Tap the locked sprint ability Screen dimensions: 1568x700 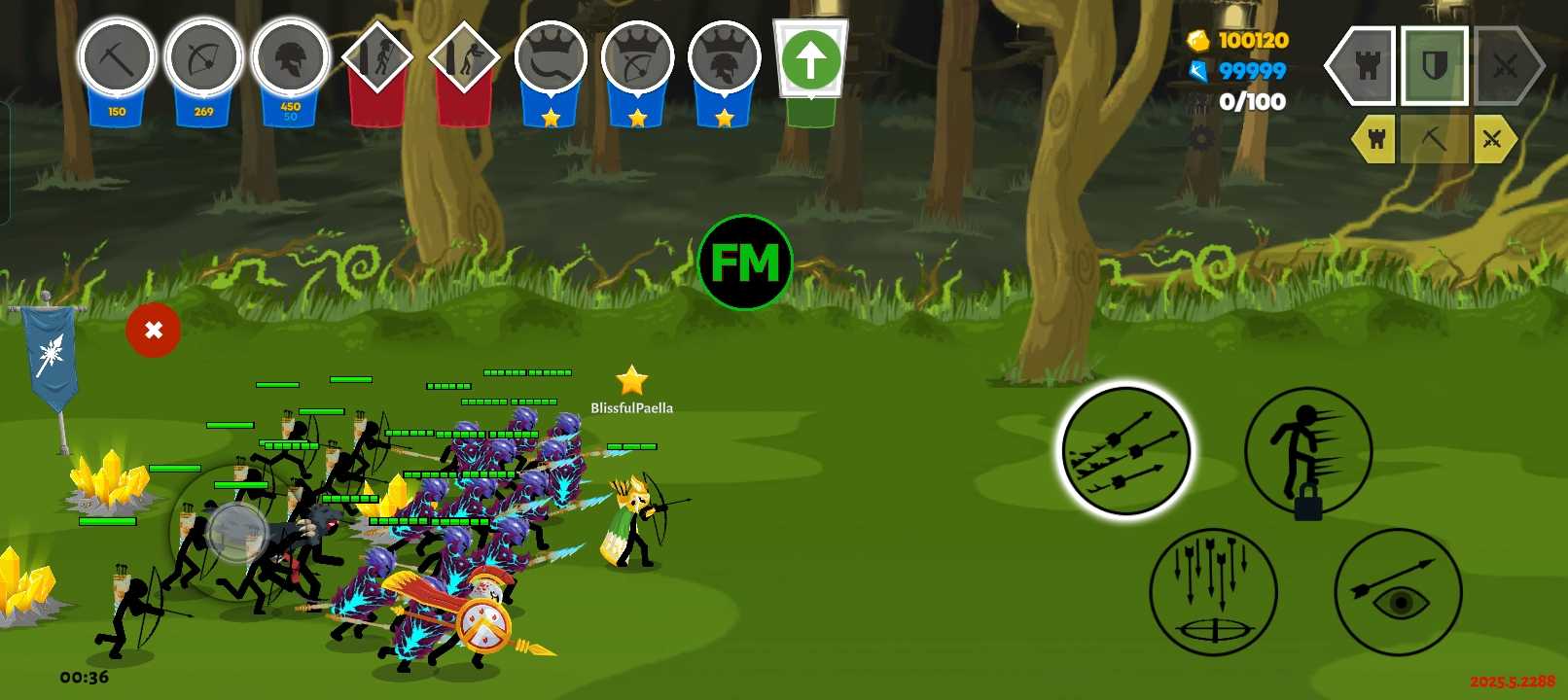(1307, 452)
